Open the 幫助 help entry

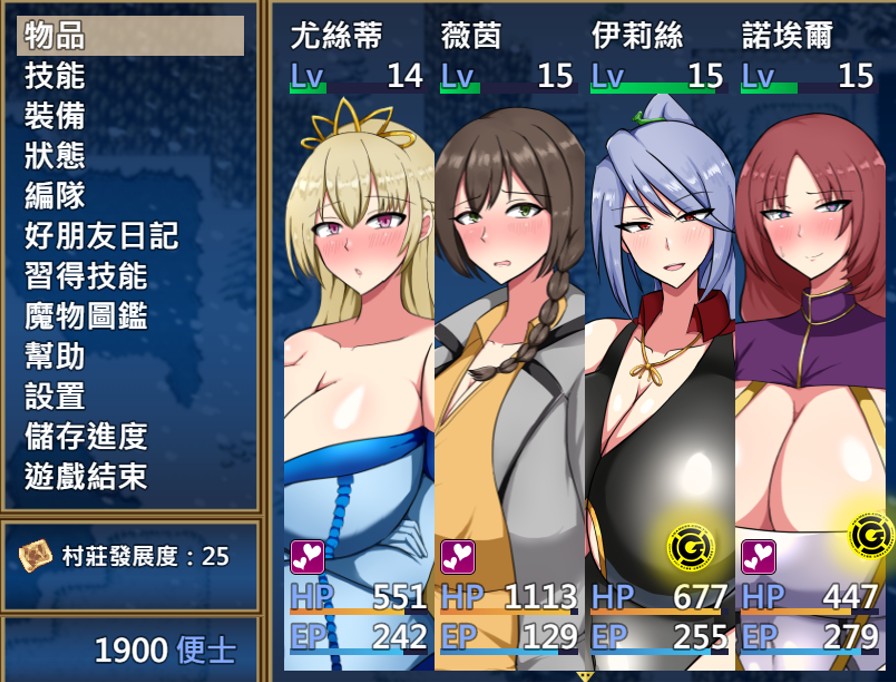tap(130, 356)
